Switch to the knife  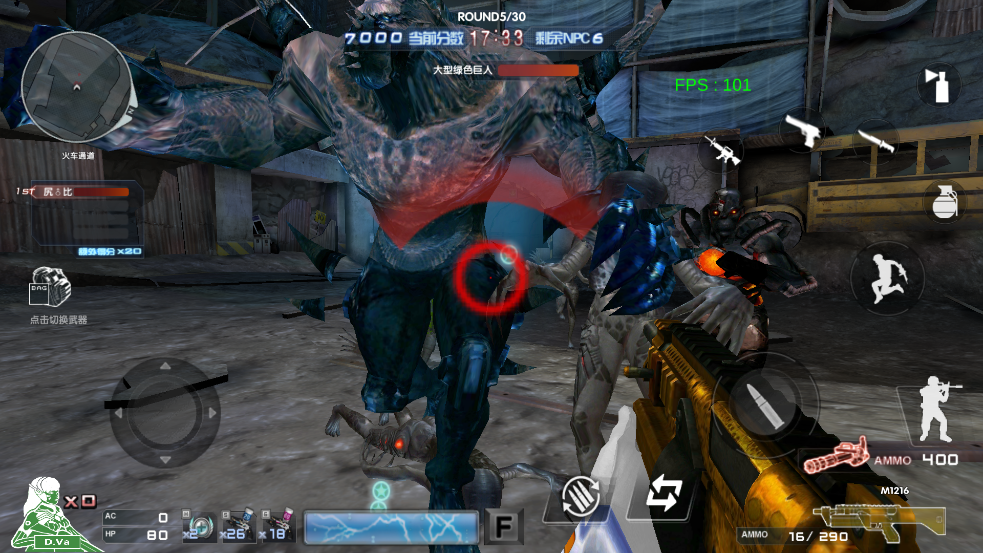point(877,140)
